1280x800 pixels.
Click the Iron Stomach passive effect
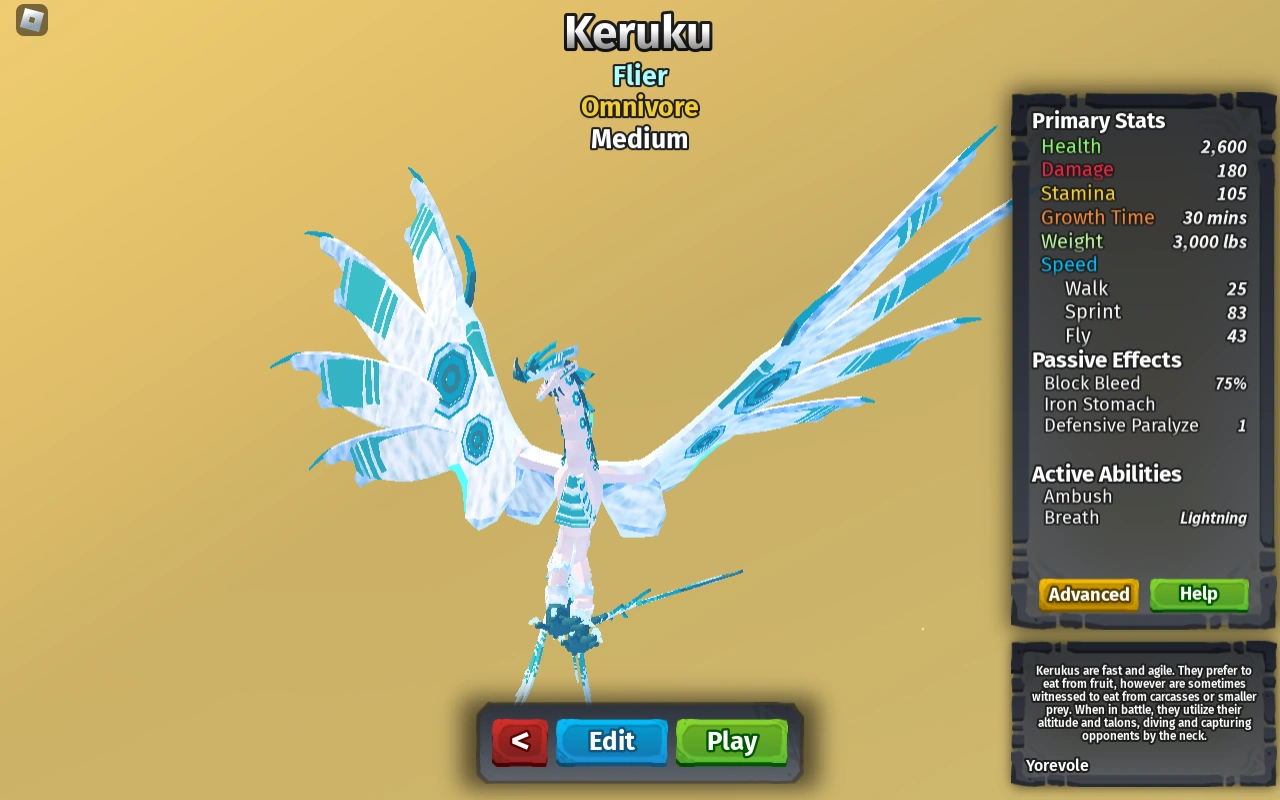tap(1098, 404)
